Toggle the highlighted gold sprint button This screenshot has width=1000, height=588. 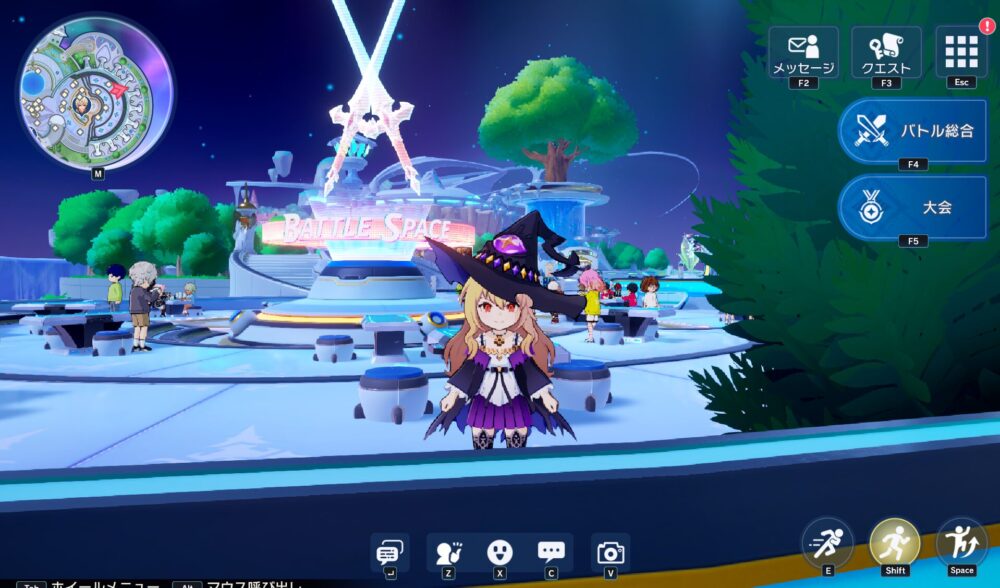click(894, 543)
